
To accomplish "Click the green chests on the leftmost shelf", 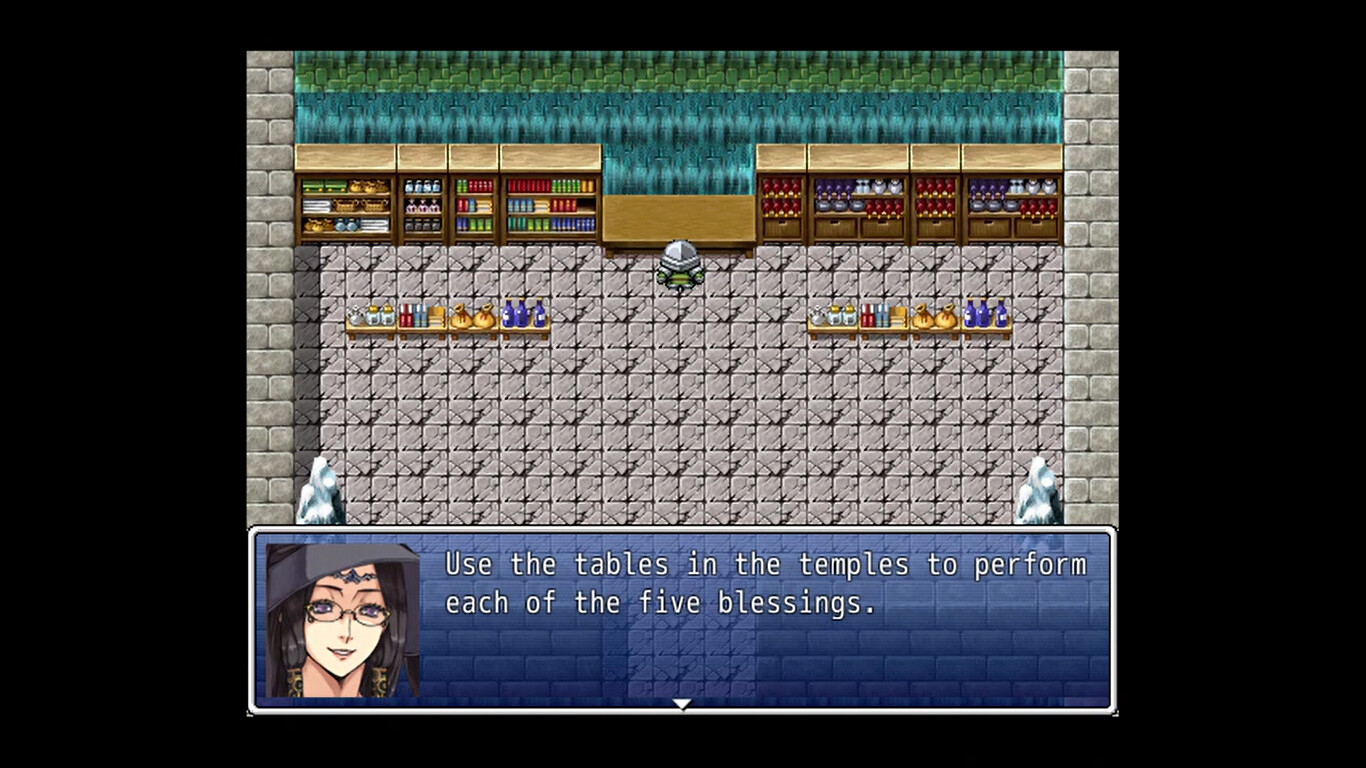I will 325,186.
